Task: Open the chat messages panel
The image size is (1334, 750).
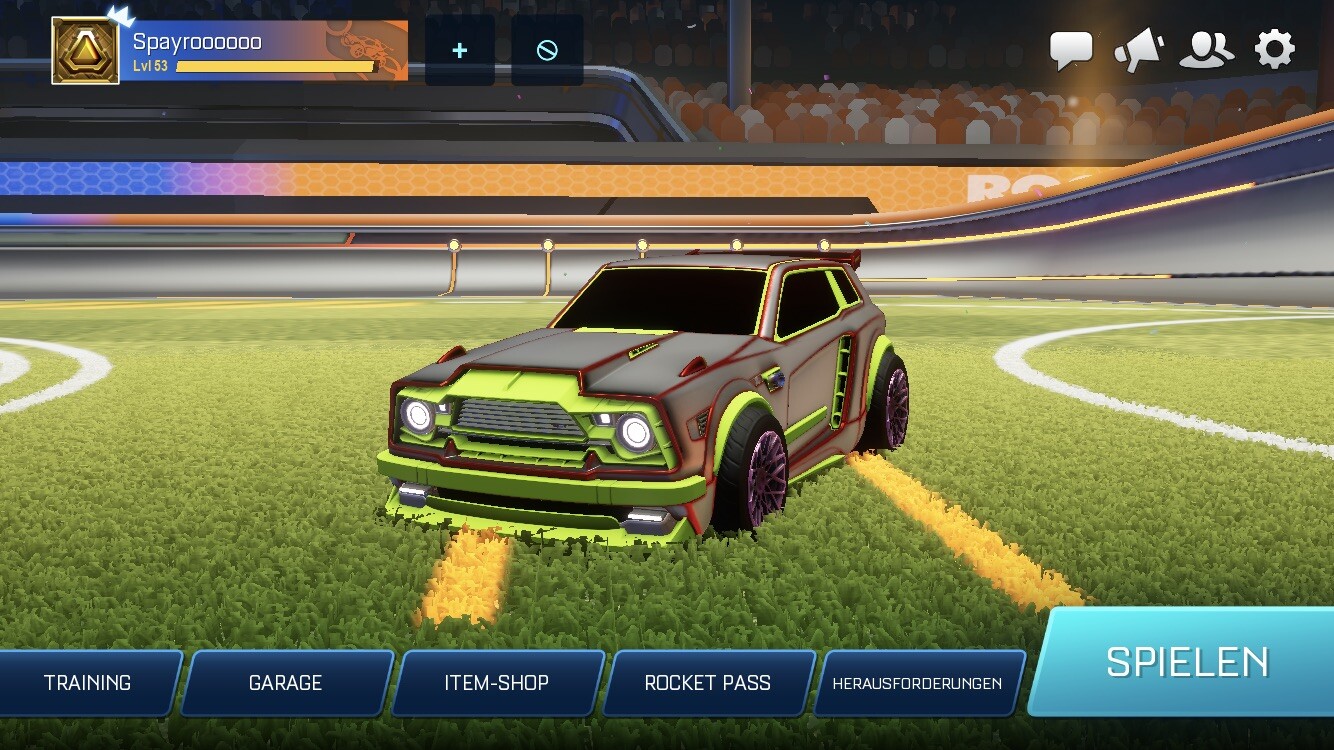Action: click(x=1072, y=46)
